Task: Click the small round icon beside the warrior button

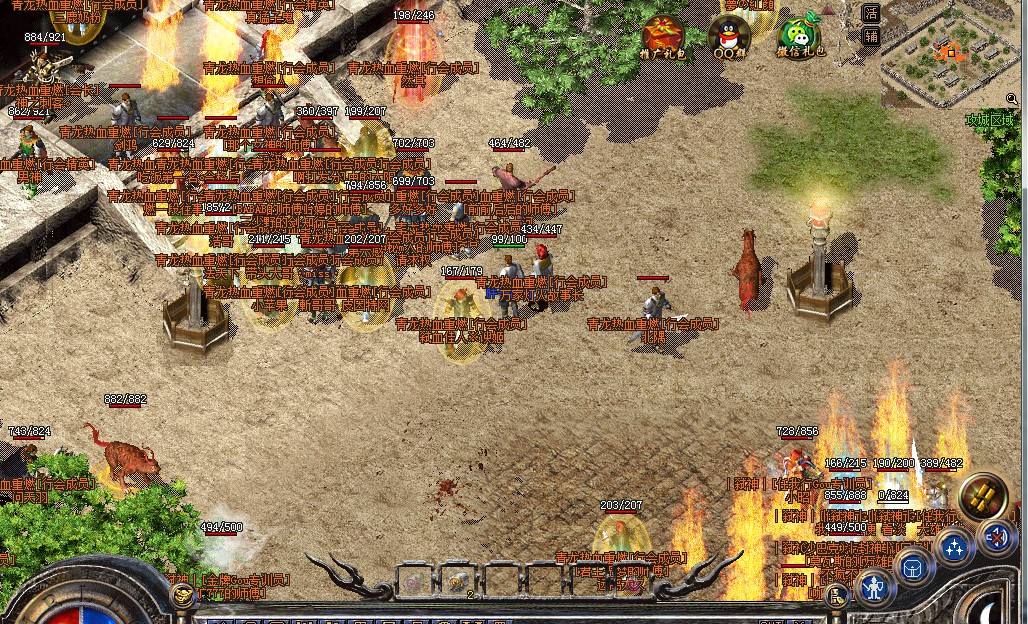Action: tap(838, 596)
